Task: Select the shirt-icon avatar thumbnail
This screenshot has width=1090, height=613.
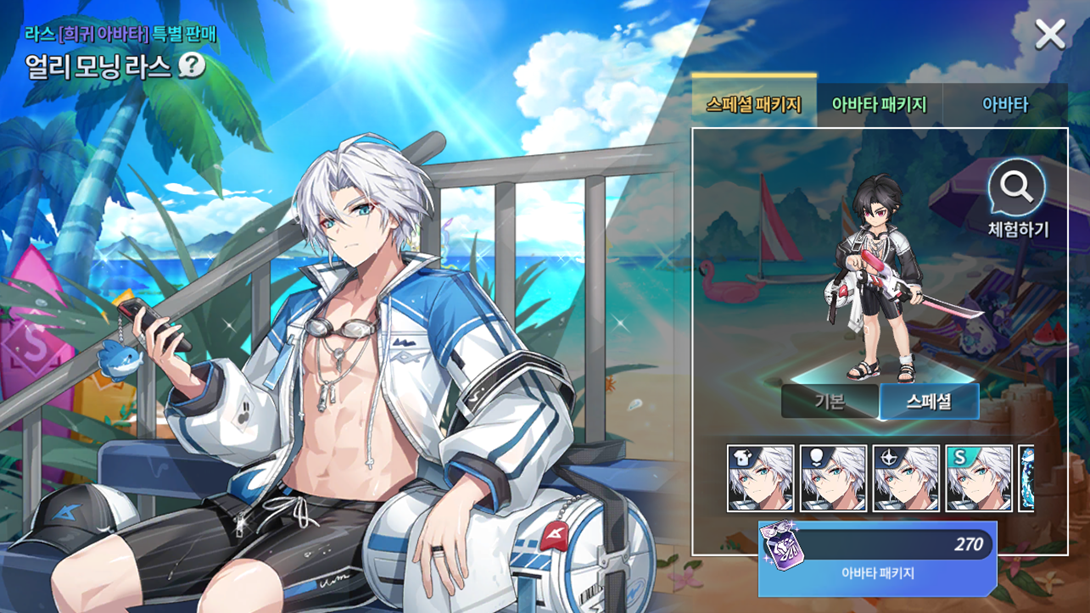Action: pos(760,479)
